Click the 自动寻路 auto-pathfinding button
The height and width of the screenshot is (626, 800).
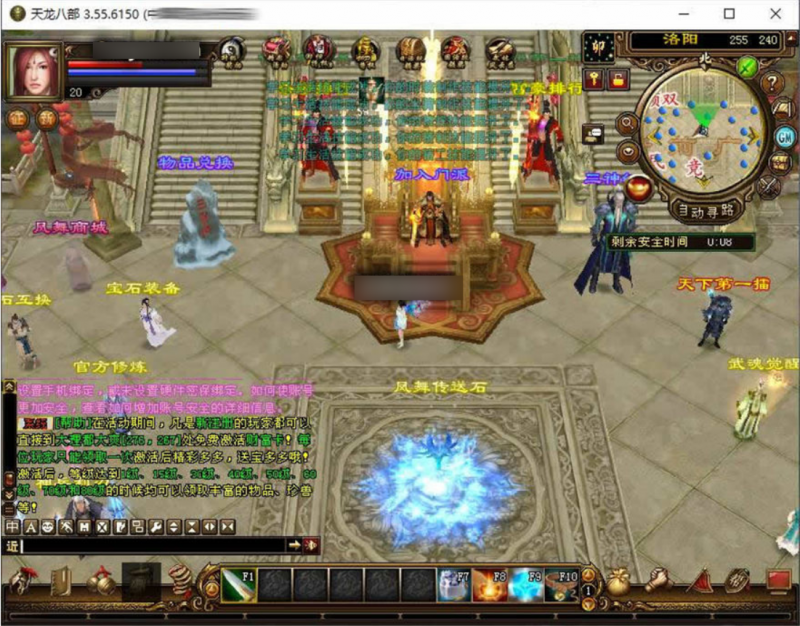point(705,210)
